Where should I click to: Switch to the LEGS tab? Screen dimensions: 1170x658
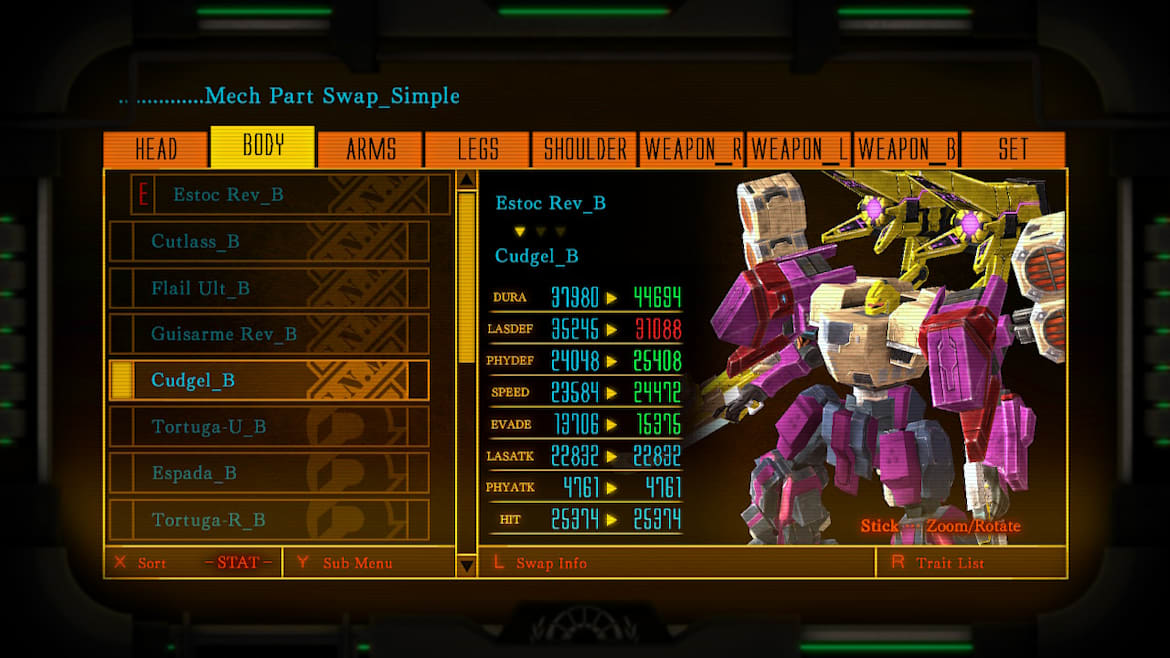pyautogui.click(x=478, y=150)
